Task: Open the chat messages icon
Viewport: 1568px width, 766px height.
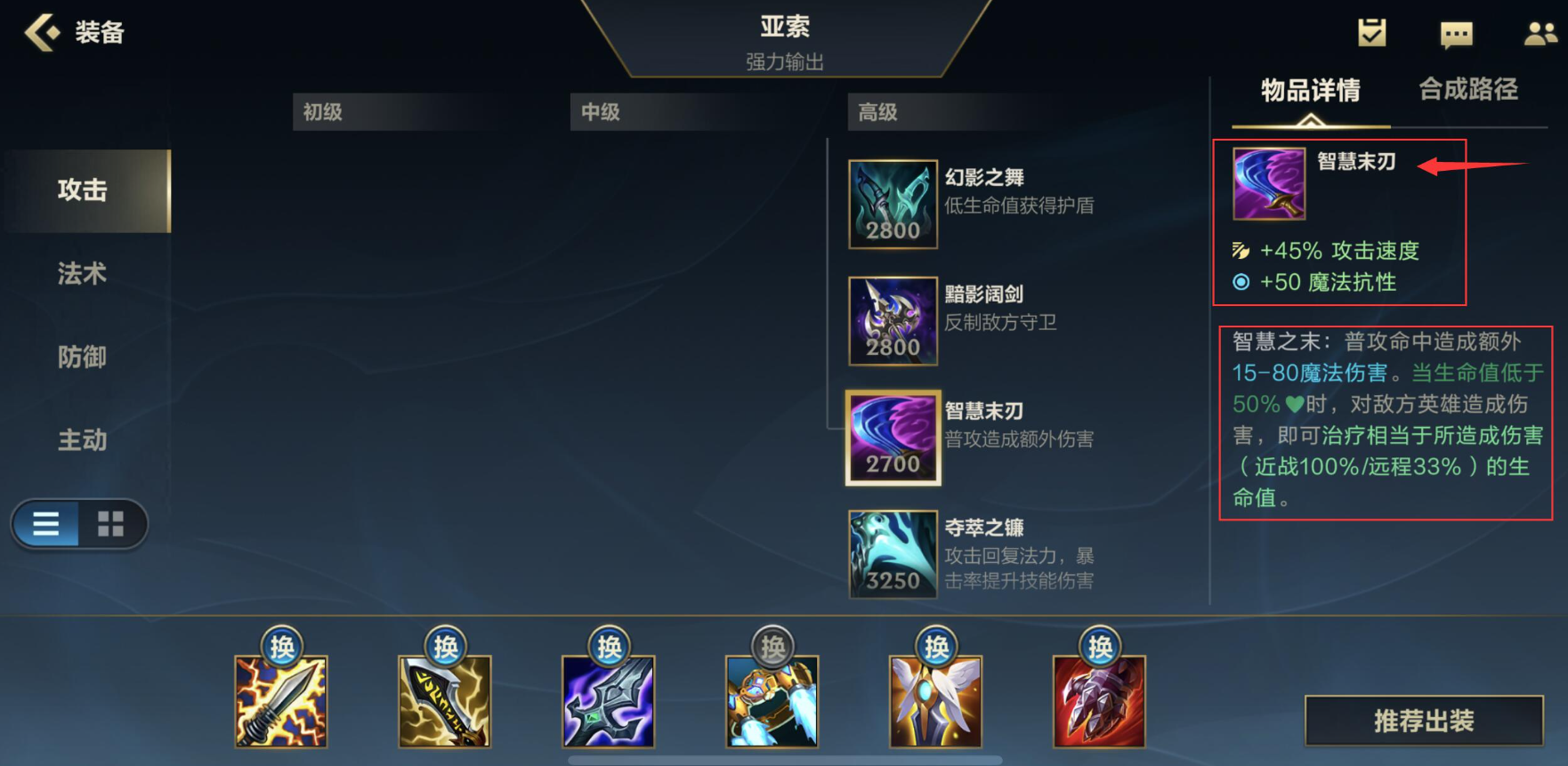Action: (x=1457, y=32)
